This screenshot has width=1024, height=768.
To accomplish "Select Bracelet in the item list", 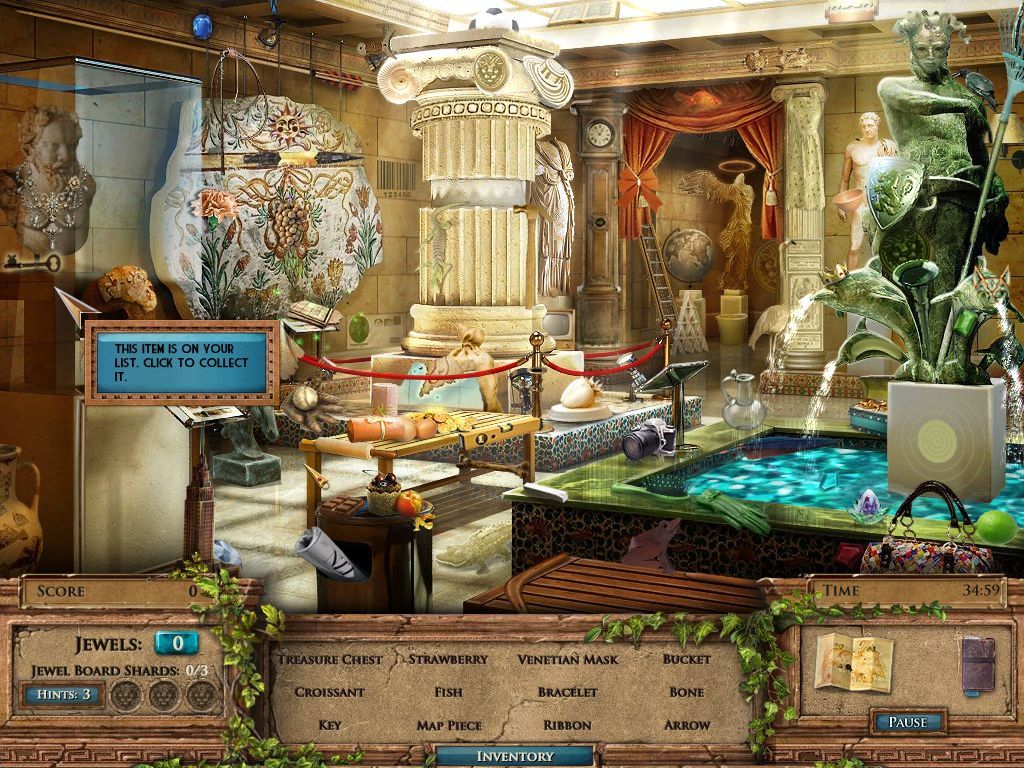I will click(568, 692).
